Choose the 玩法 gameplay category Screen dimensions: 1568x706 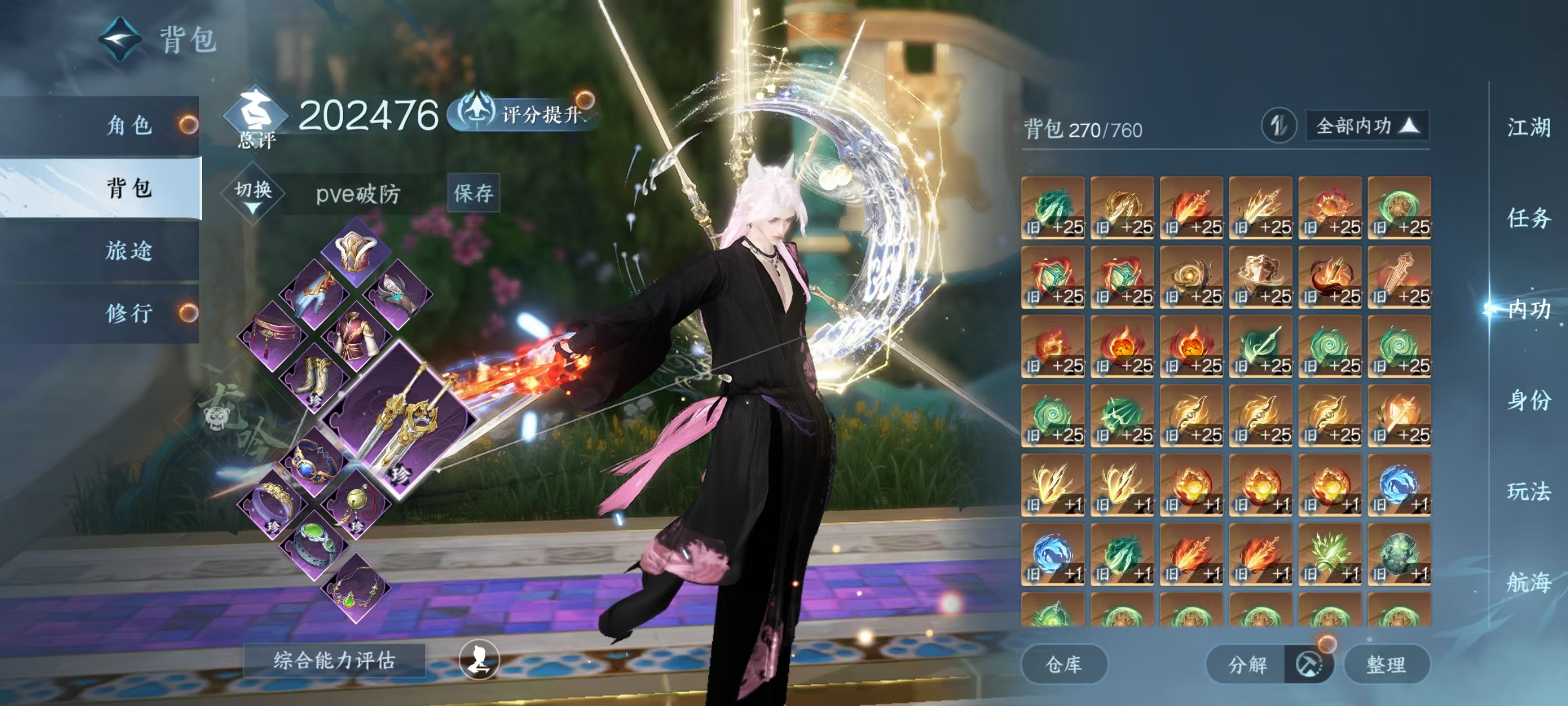coord(1528,491)
